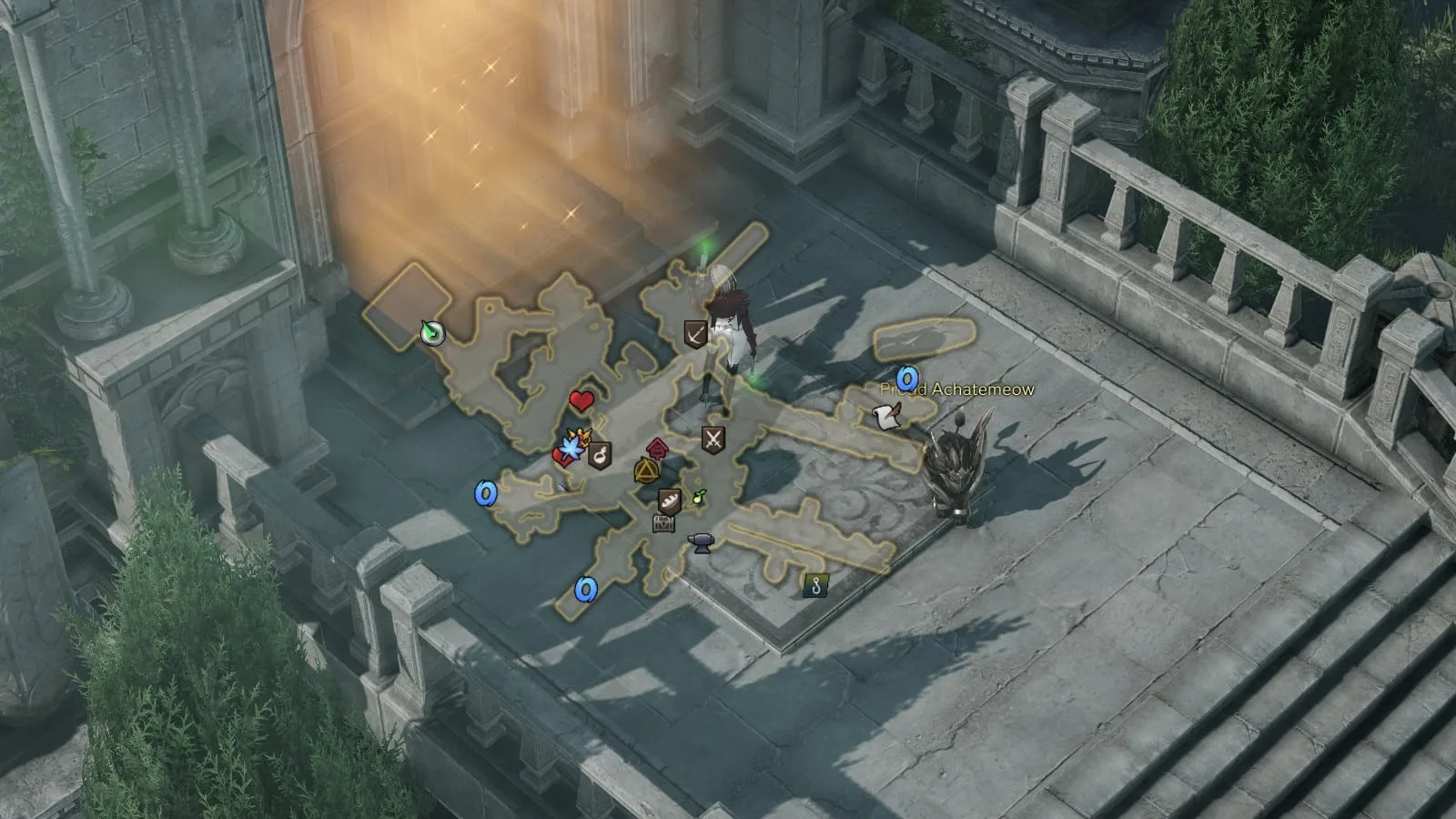Choose the bread vendor shield icon

(x=670, y=500)
